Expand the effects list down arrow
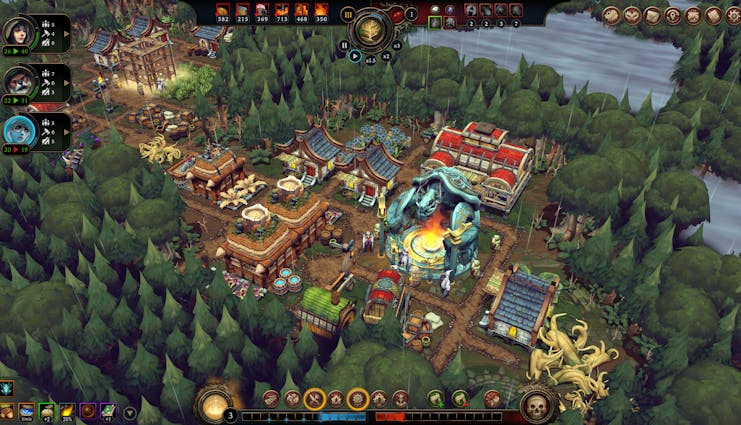 click(130, 412)
